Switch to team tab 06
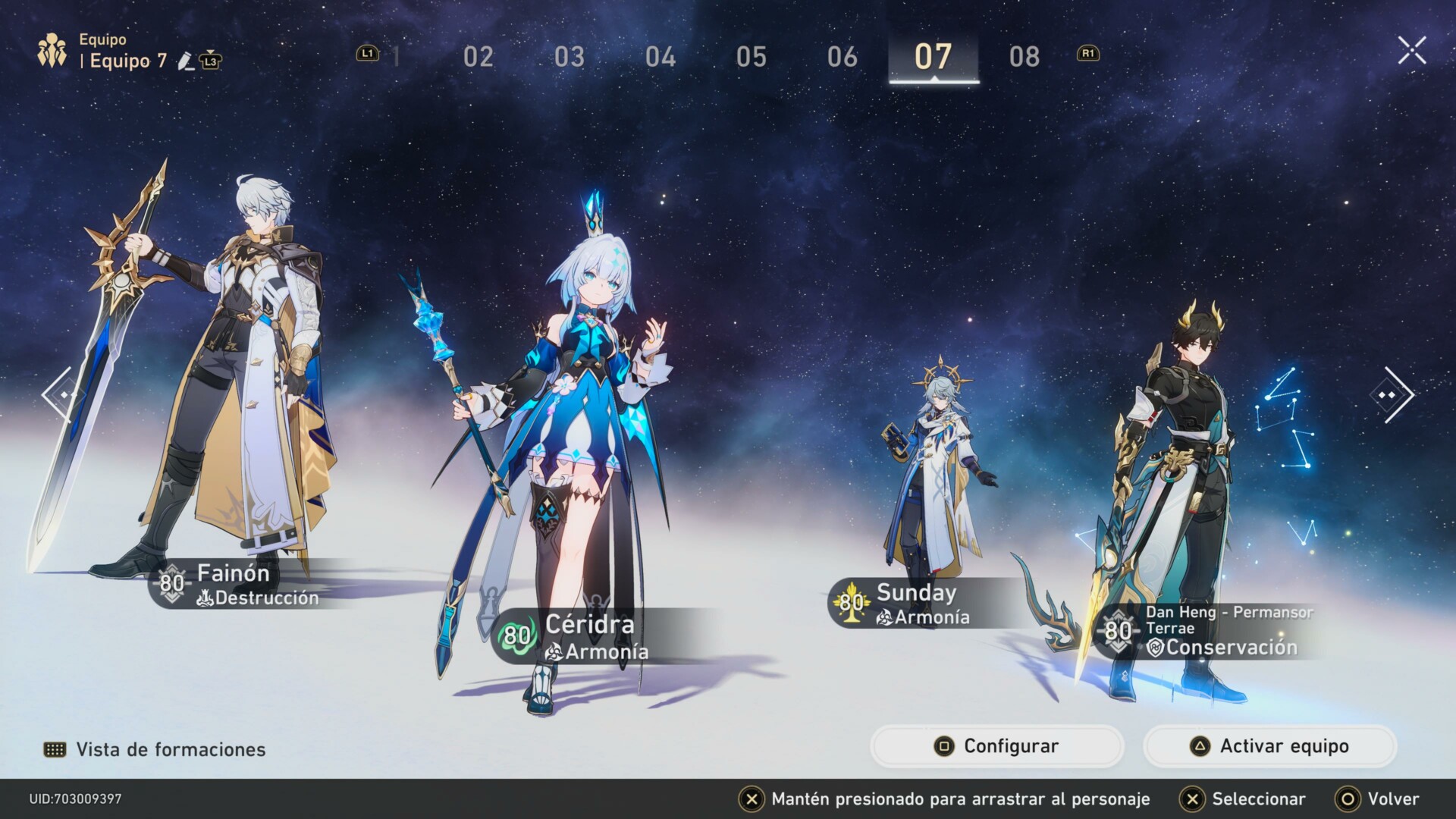1456x819 pixels. [842, 57]
